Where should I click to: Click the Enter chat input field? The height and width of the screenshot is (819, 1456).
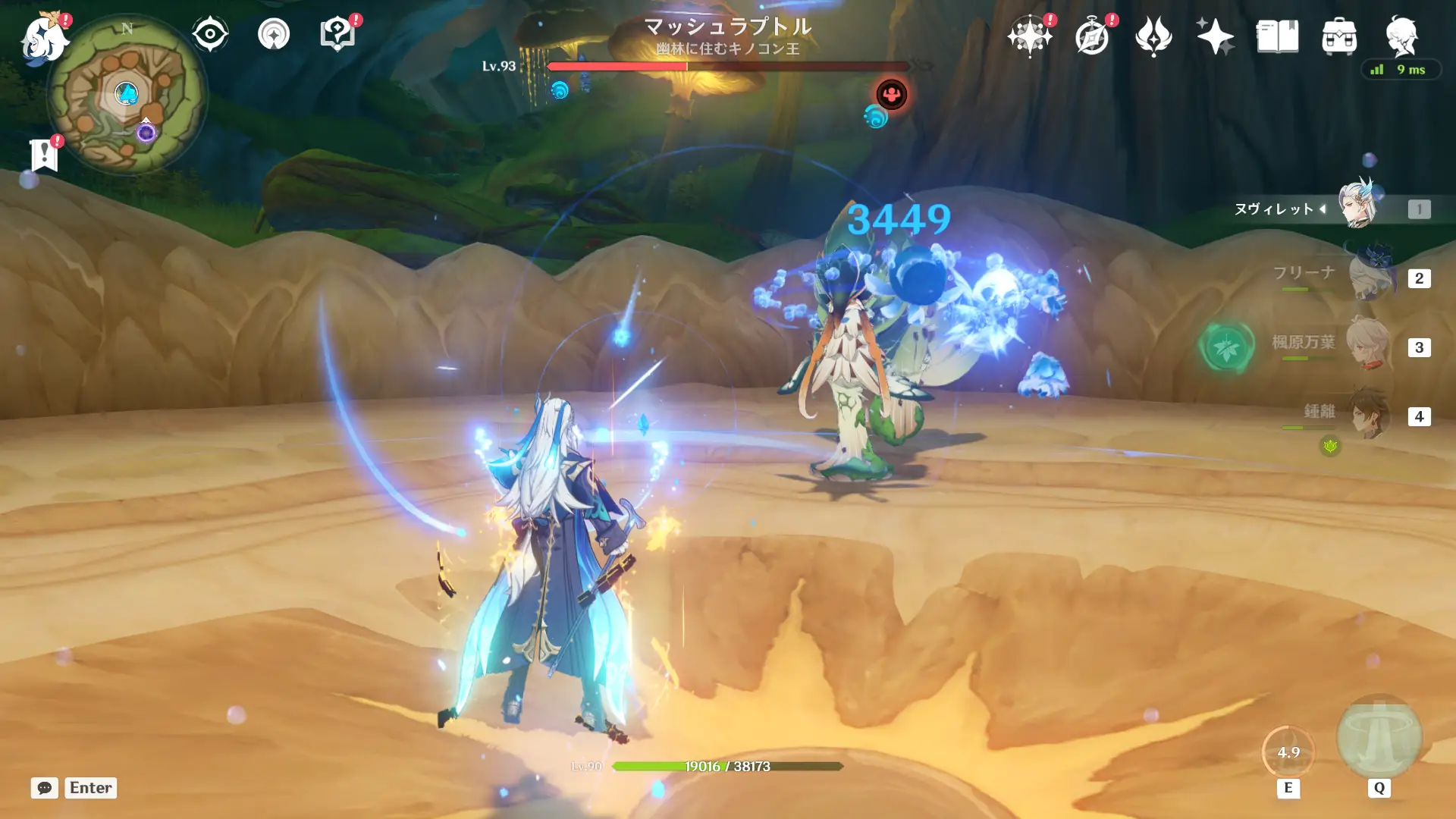(89, 788)
